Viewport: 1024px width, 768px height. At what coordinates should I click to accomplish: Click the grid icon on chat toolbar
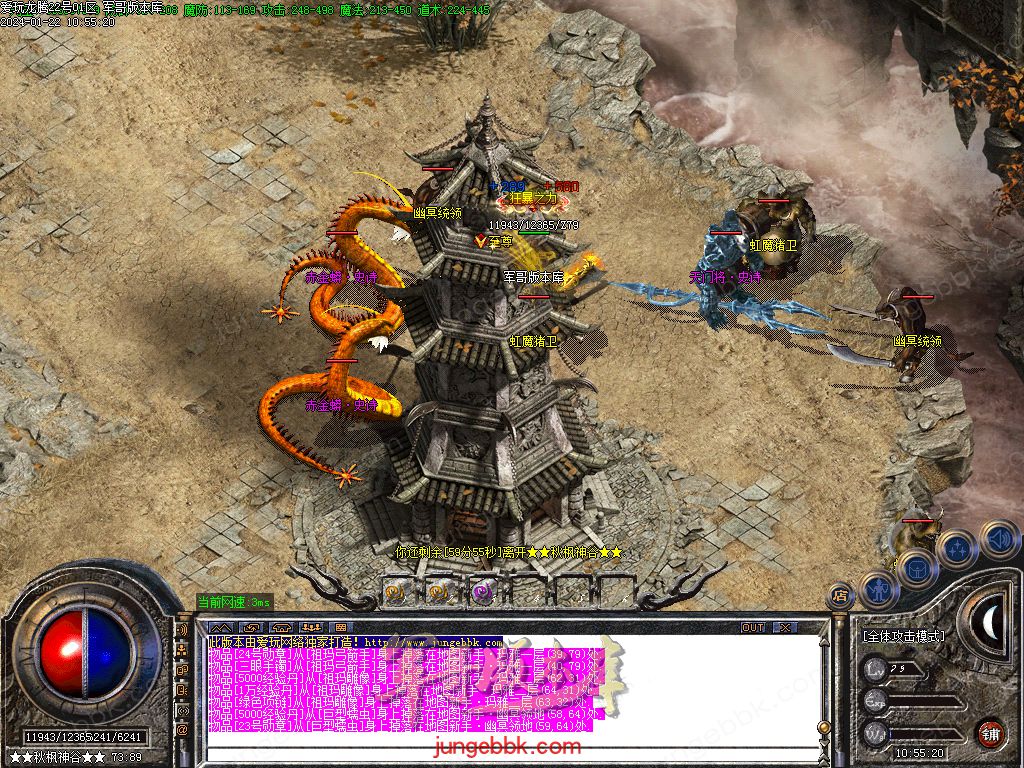pyautogui.click(x=340, y=628)
